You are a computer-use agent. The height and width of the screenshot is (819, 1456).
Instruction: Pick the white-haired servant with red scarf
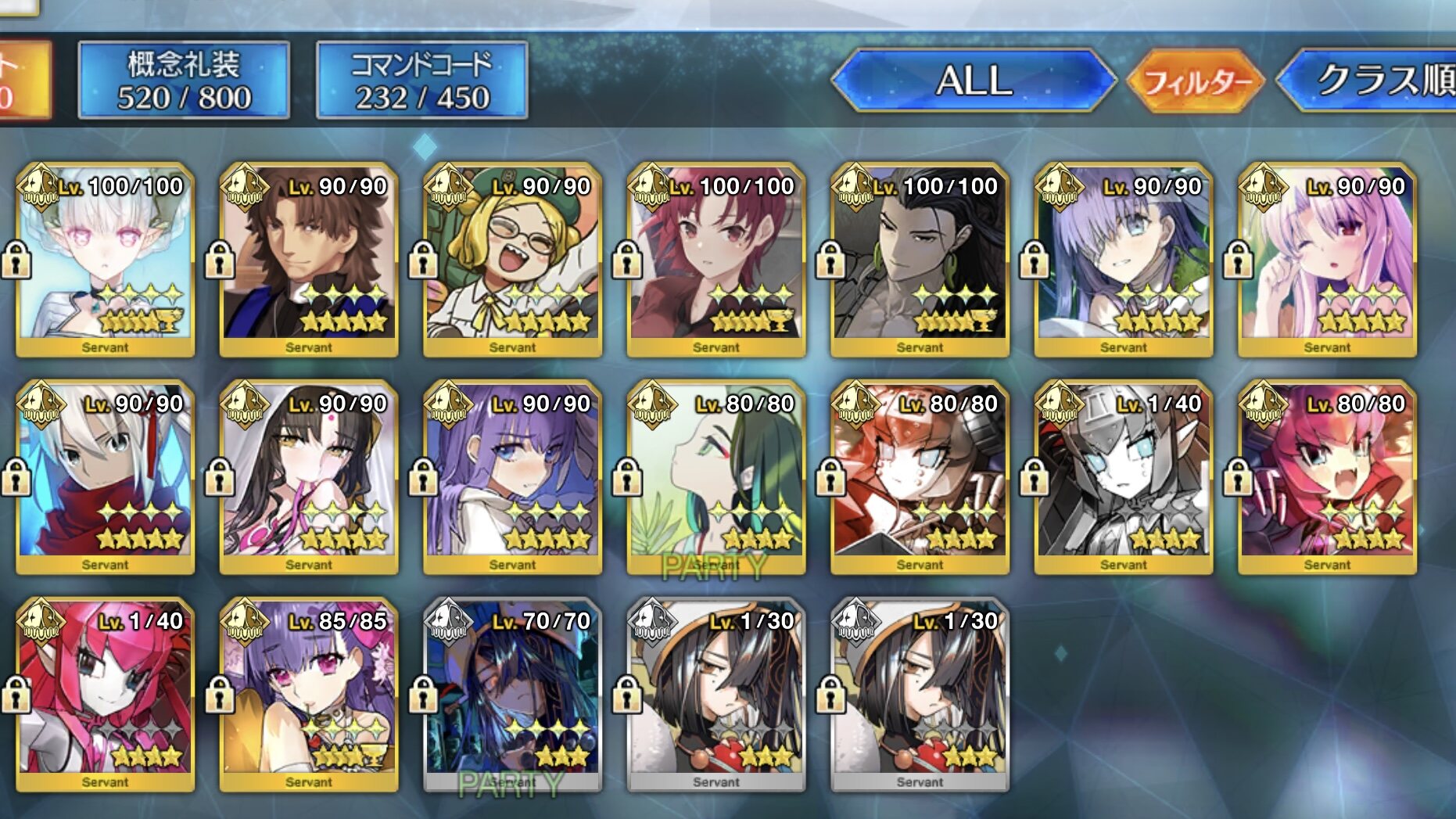click(x=106, y=477)
